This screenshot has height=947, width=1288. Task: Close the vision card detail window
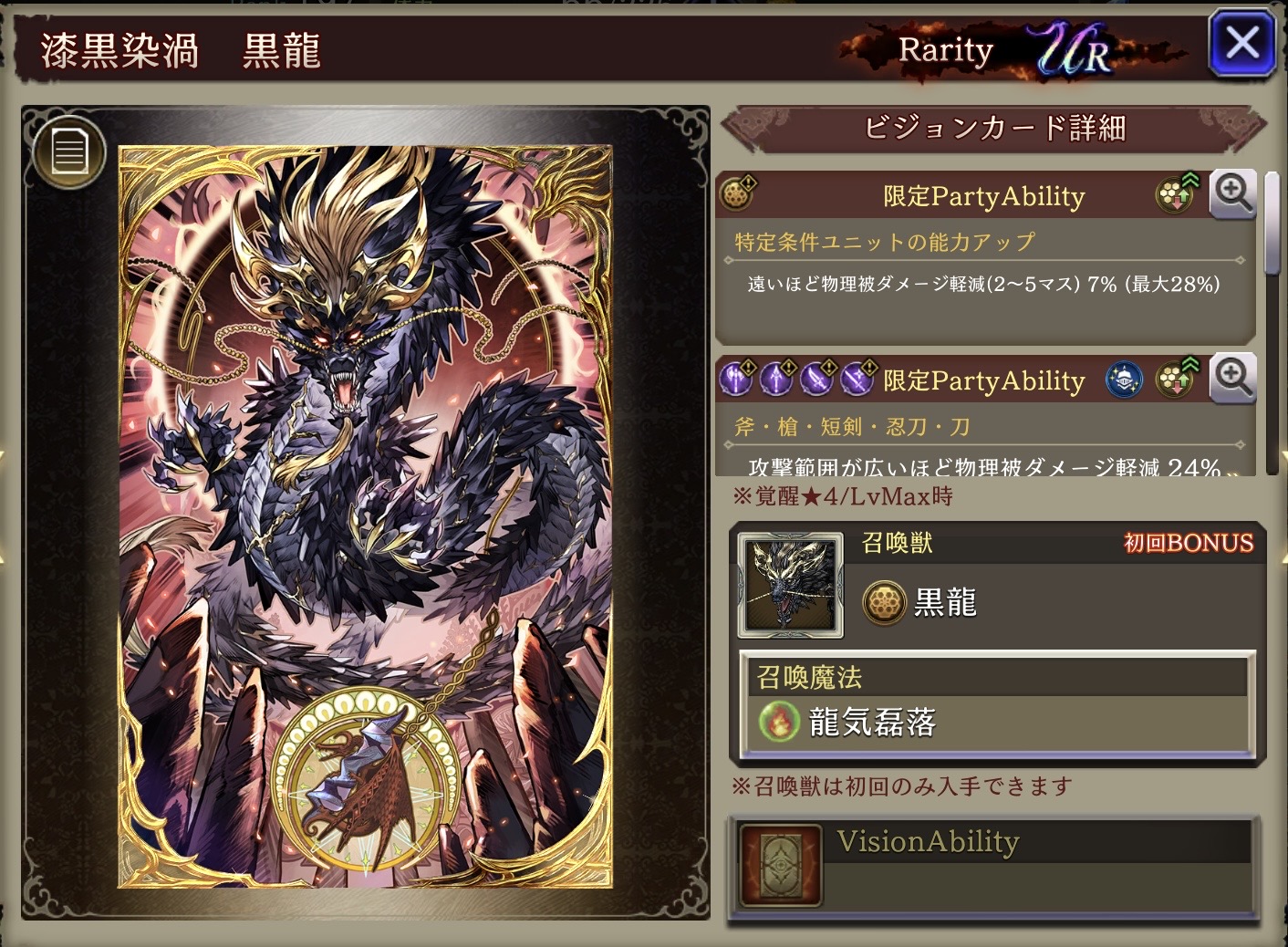pos(1241,43)
